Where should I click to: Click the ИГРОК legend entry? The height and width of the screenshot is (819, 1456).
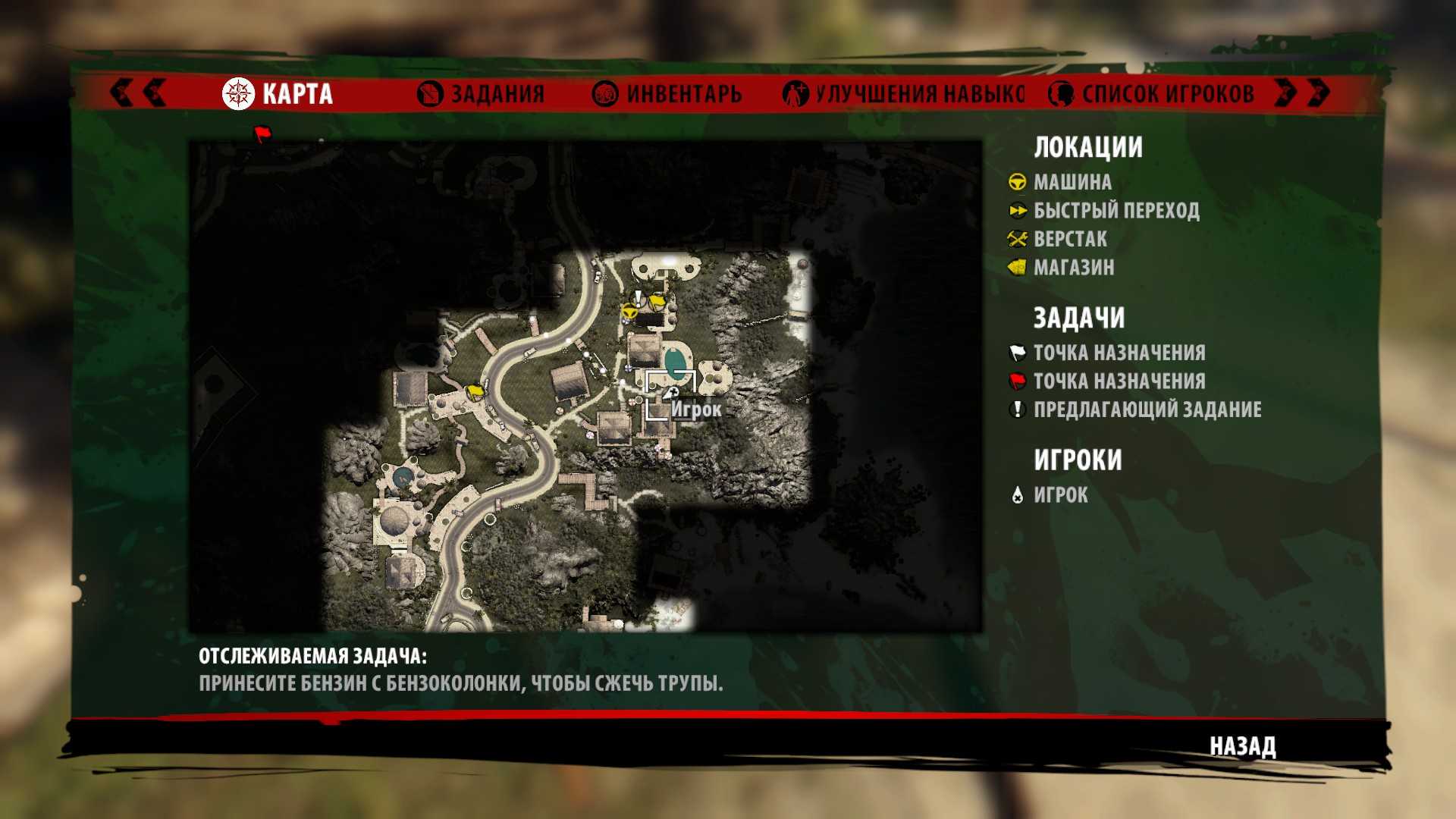1060,495
